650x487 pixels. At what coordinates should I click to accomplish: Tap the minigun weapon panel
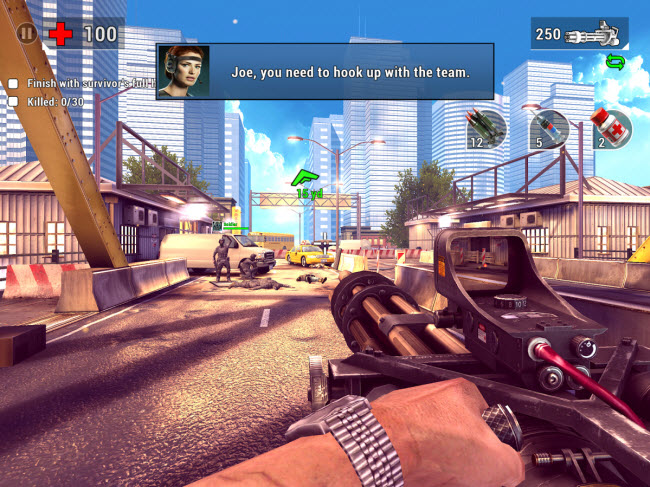[x=579, y=34]
